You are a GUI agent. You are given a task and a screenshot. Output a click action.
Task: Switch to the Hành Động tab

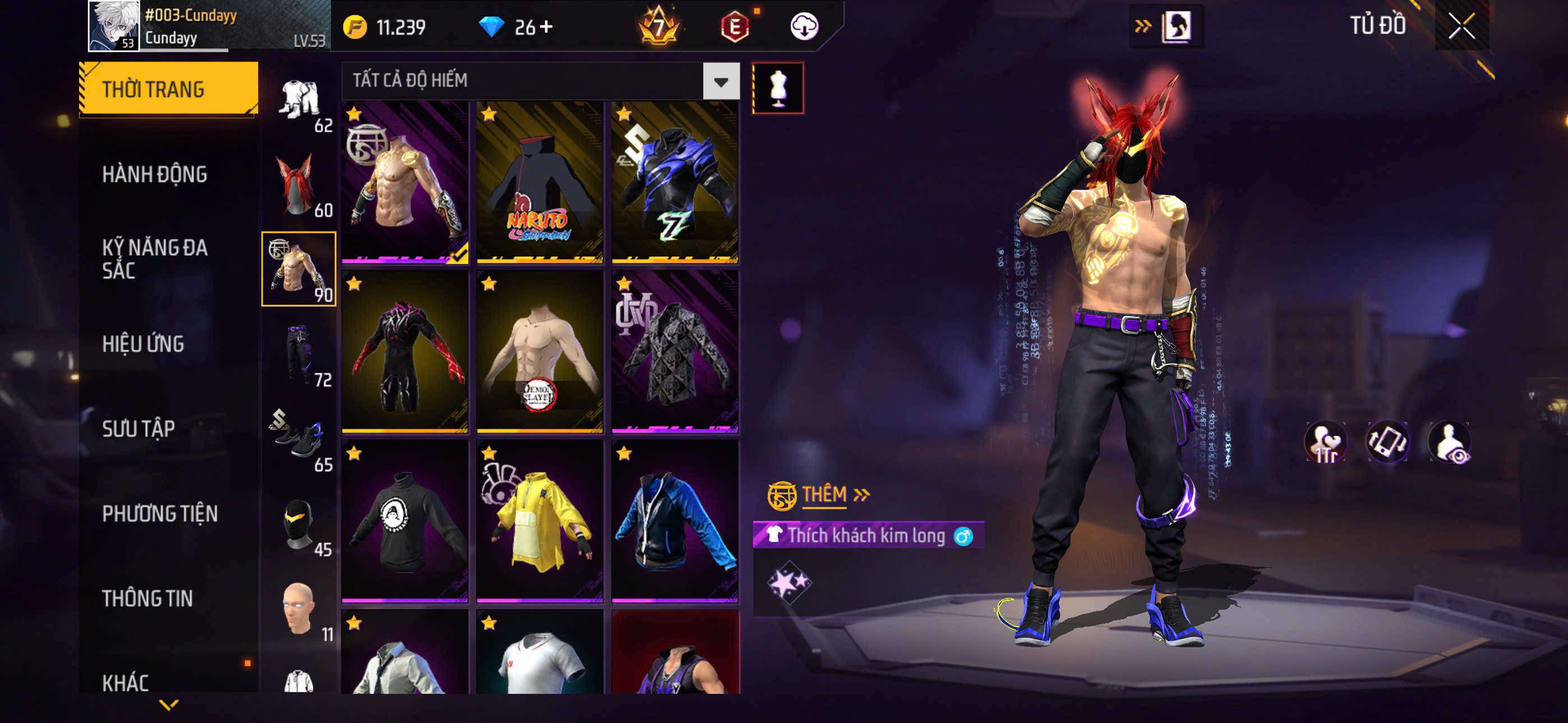(155, 175)
